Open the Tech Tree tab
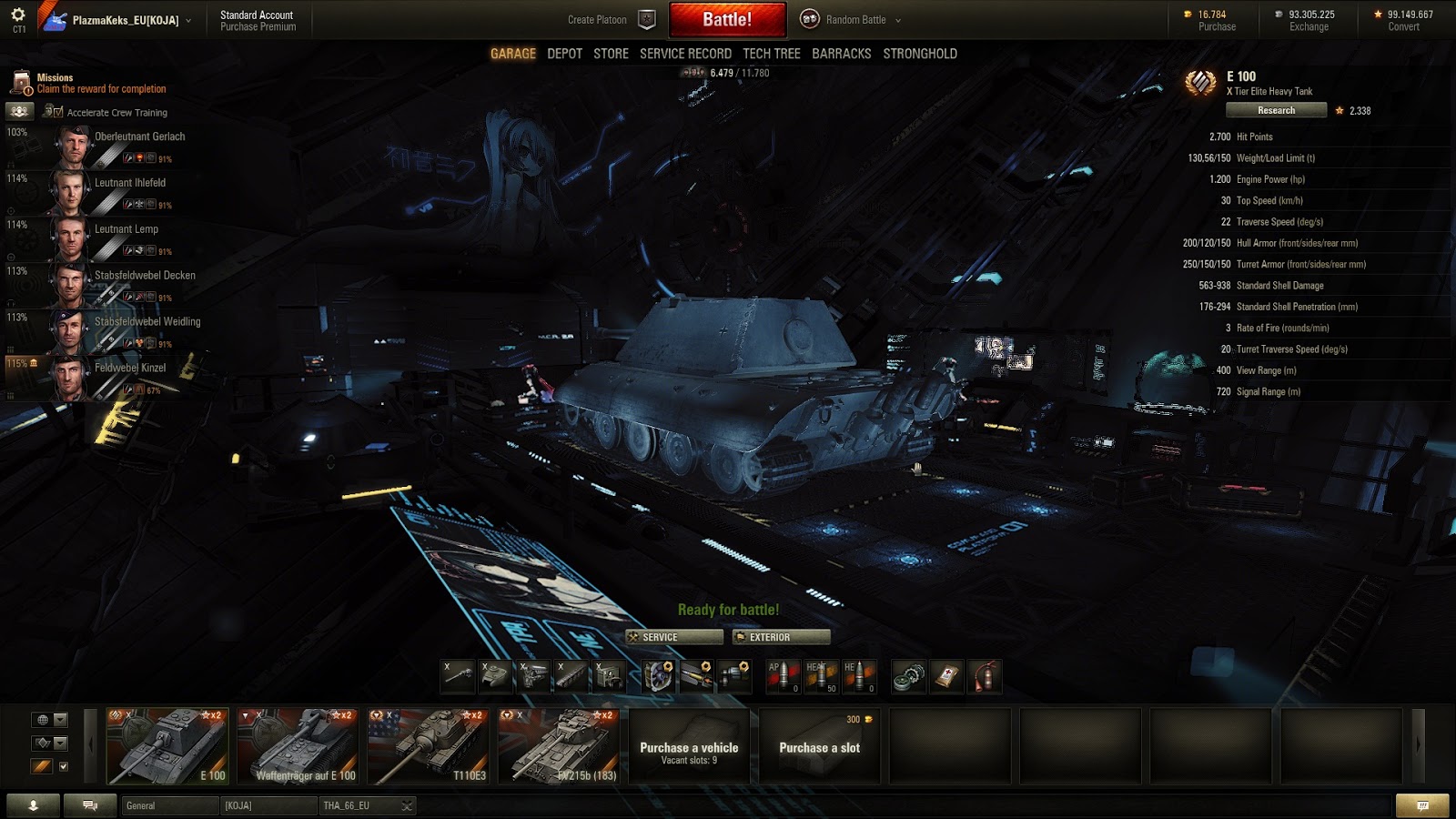 (772, 54)
